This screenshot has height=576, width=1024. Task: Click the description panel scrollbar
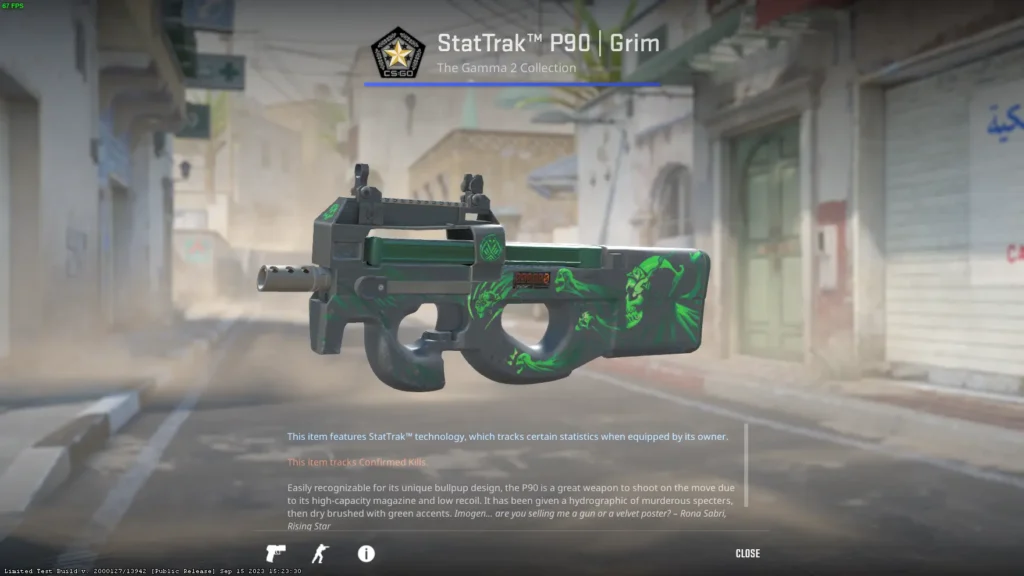pyautogui.click(x=745, y=465)
